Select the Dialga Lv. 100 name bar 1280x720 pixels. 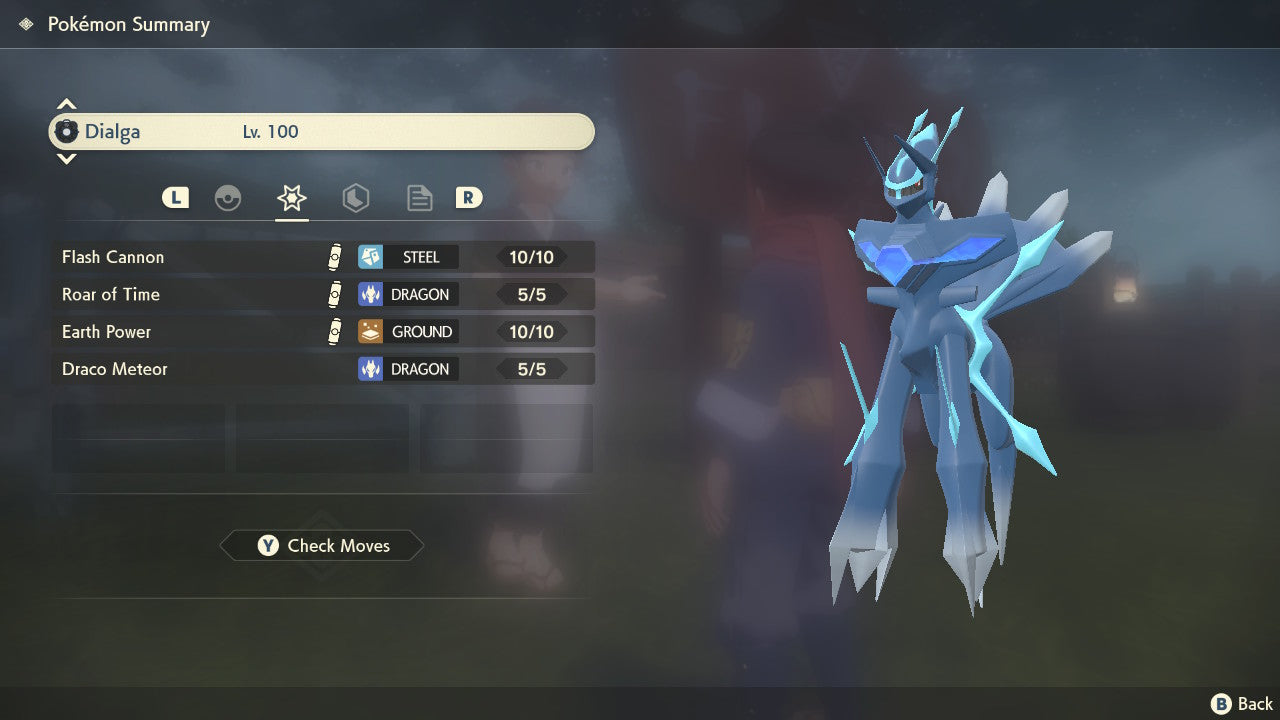pos(322,132)
